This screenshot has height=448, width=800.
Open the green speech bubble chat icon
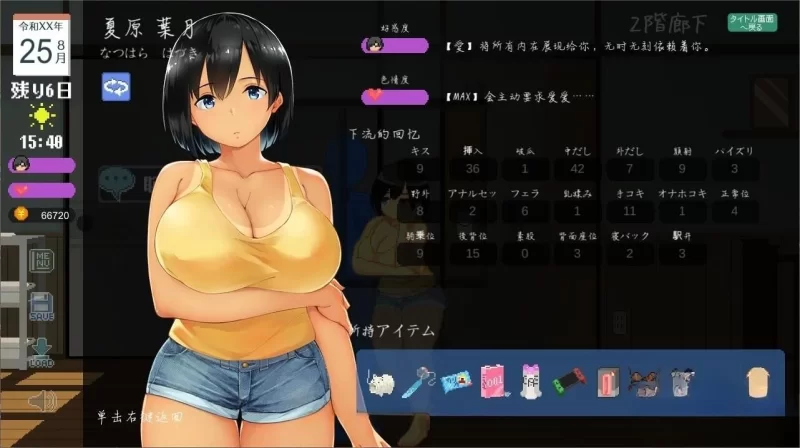click(x=116, y=181)
